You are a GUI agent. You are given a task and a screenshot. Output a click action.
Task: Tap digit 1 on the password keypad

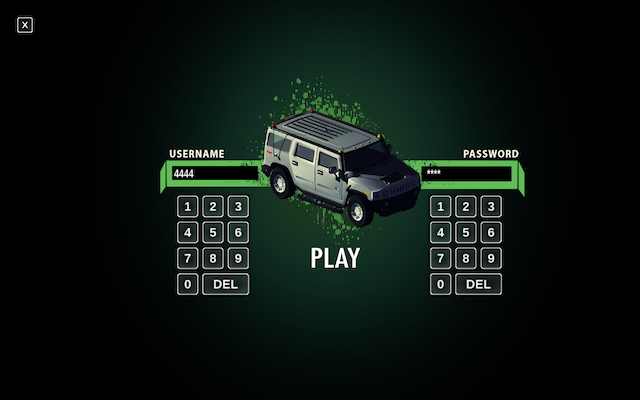pyautogui.click(x=441, y=207)
